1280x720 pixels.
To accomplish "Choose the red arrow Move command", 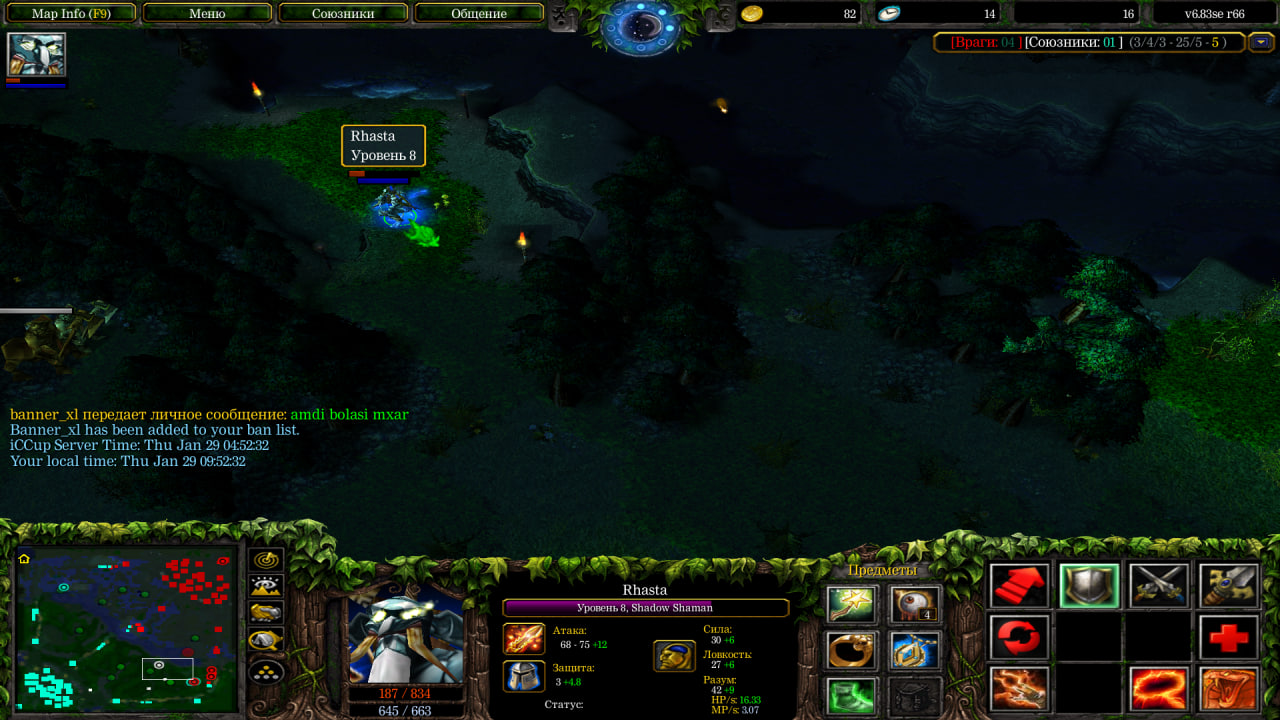I will click(x=1020, y=586).
